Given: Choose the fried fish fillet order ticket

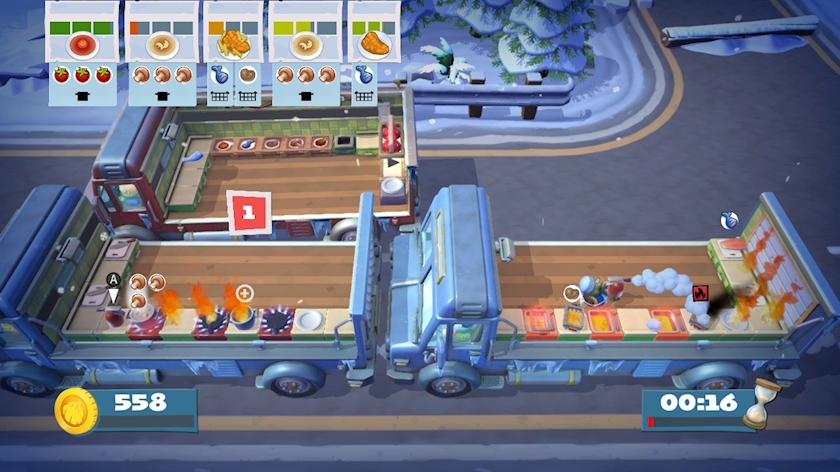Looking at the screenshot, I should (371, 45).
